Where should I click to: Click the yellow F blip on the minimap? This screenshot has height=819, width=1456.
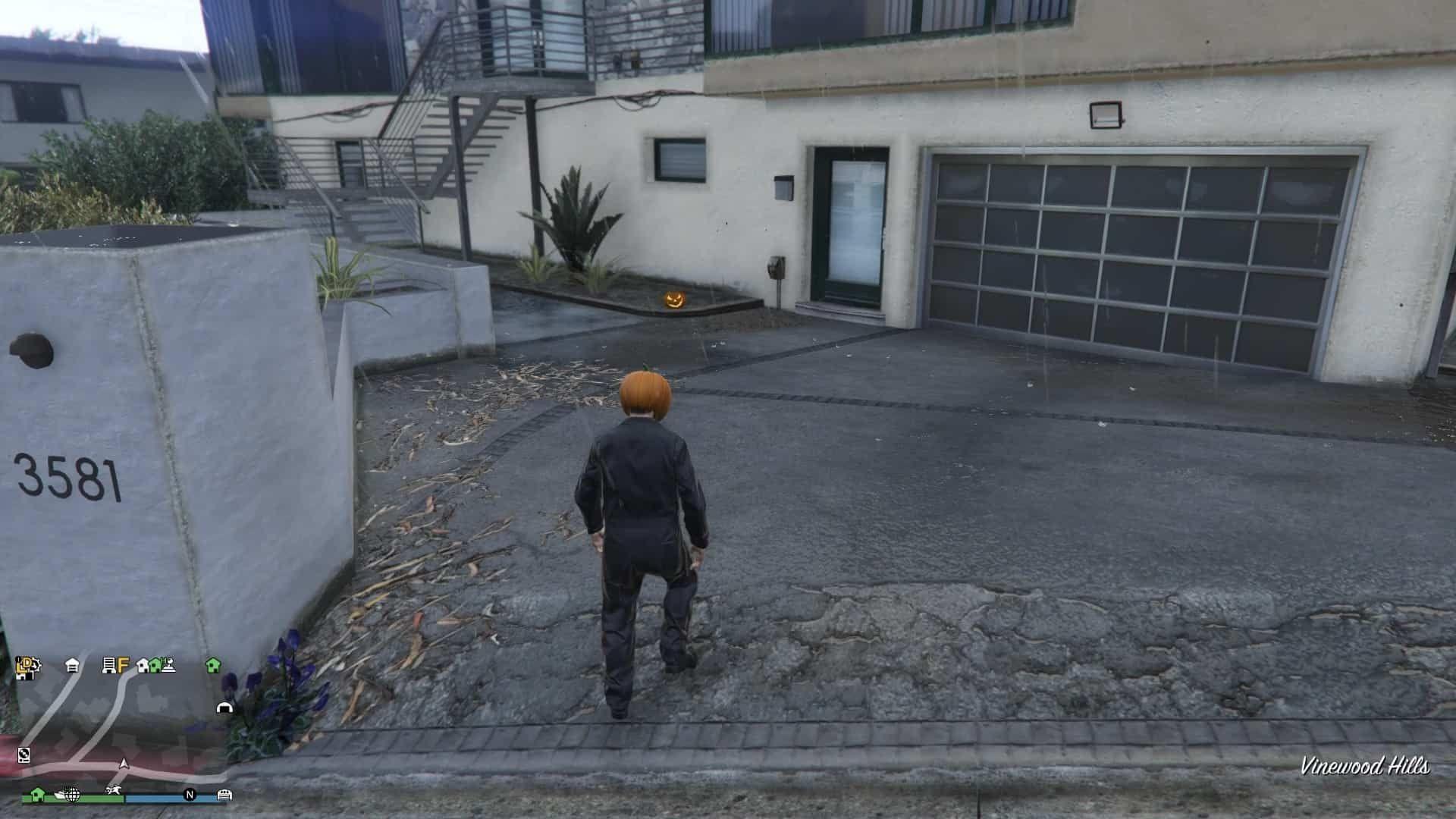(x=123, y=666)
